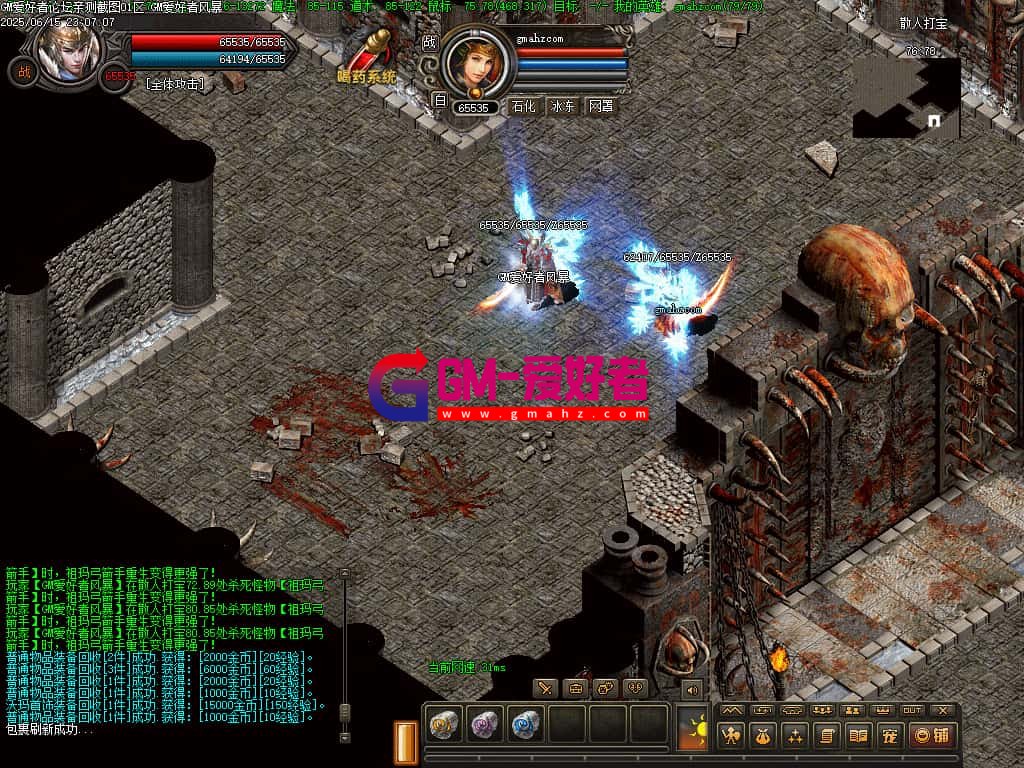Open the 铺 shop button
The height and width of the screenshot is (768, 1024).
tap(931, 737)
